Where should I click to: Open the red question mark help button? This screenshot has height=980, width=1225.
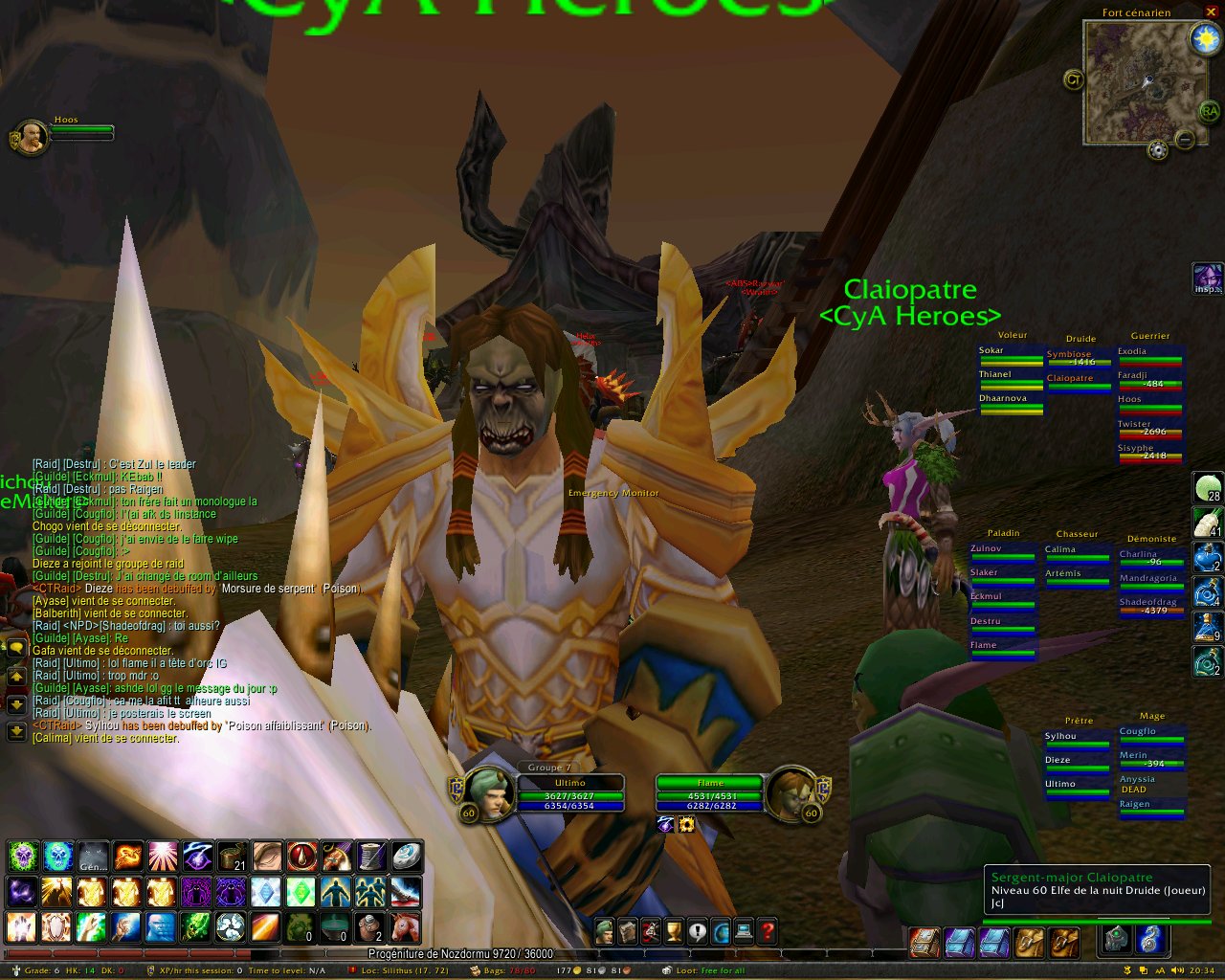[768, 930]
